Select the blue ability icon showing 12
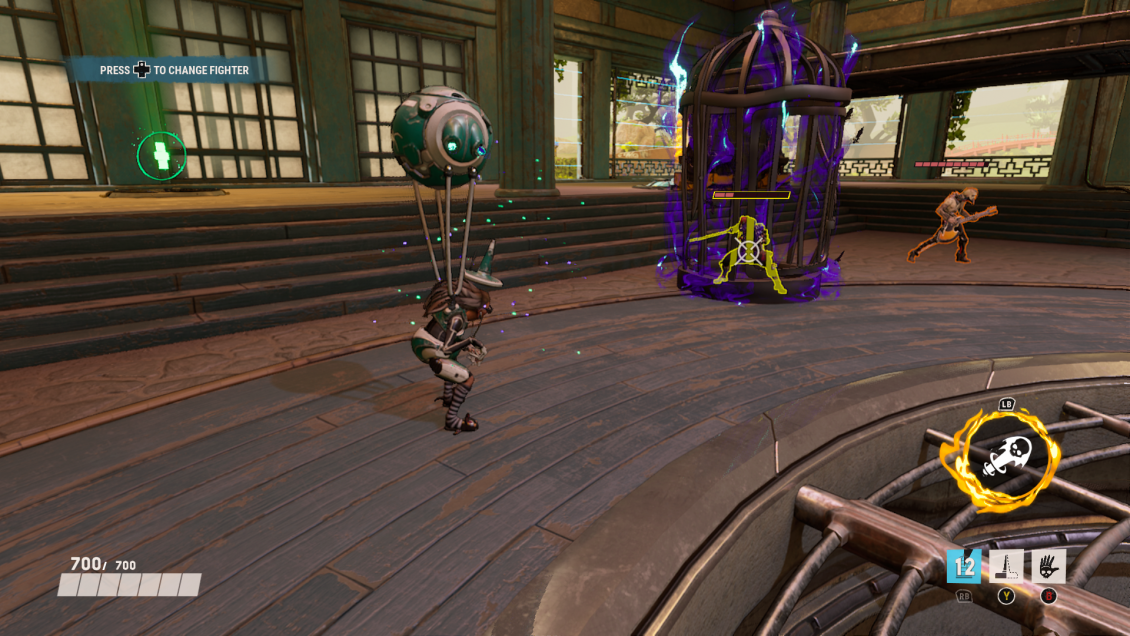This screenshot has width=1130, height=636. (964, 566)
